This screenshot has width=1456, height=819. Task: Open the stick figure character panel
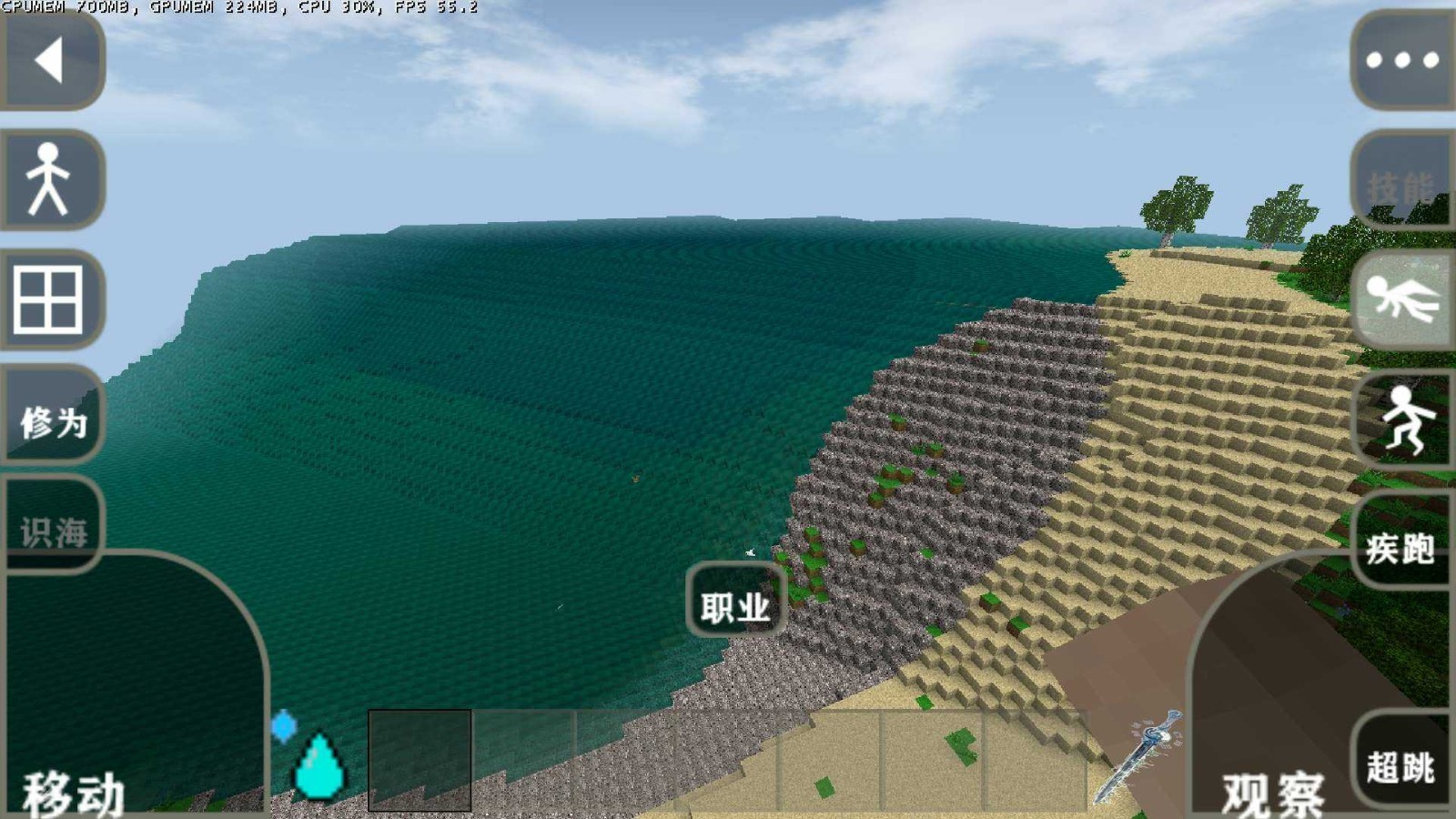point(50,178)
